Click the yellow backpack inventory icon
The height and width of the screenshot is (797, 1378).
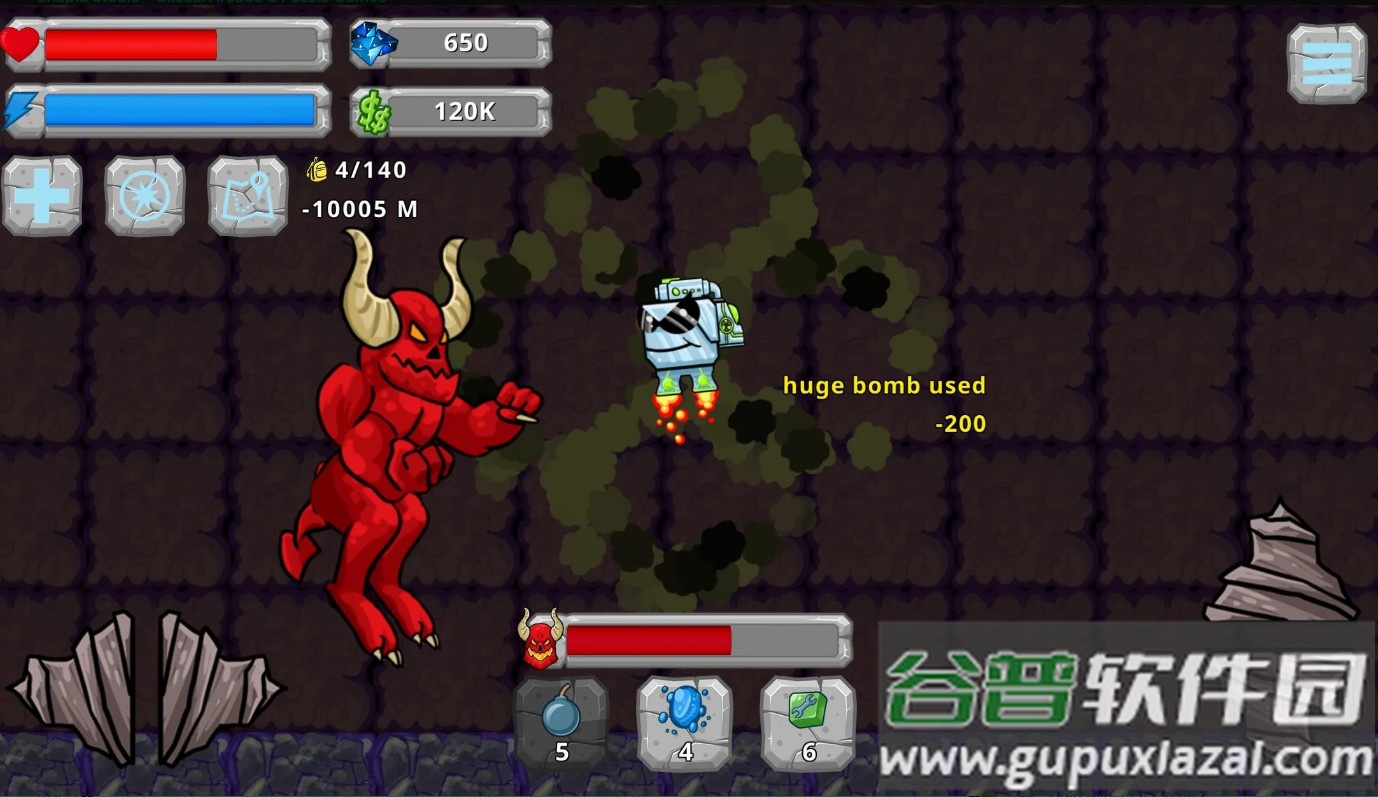316,170
